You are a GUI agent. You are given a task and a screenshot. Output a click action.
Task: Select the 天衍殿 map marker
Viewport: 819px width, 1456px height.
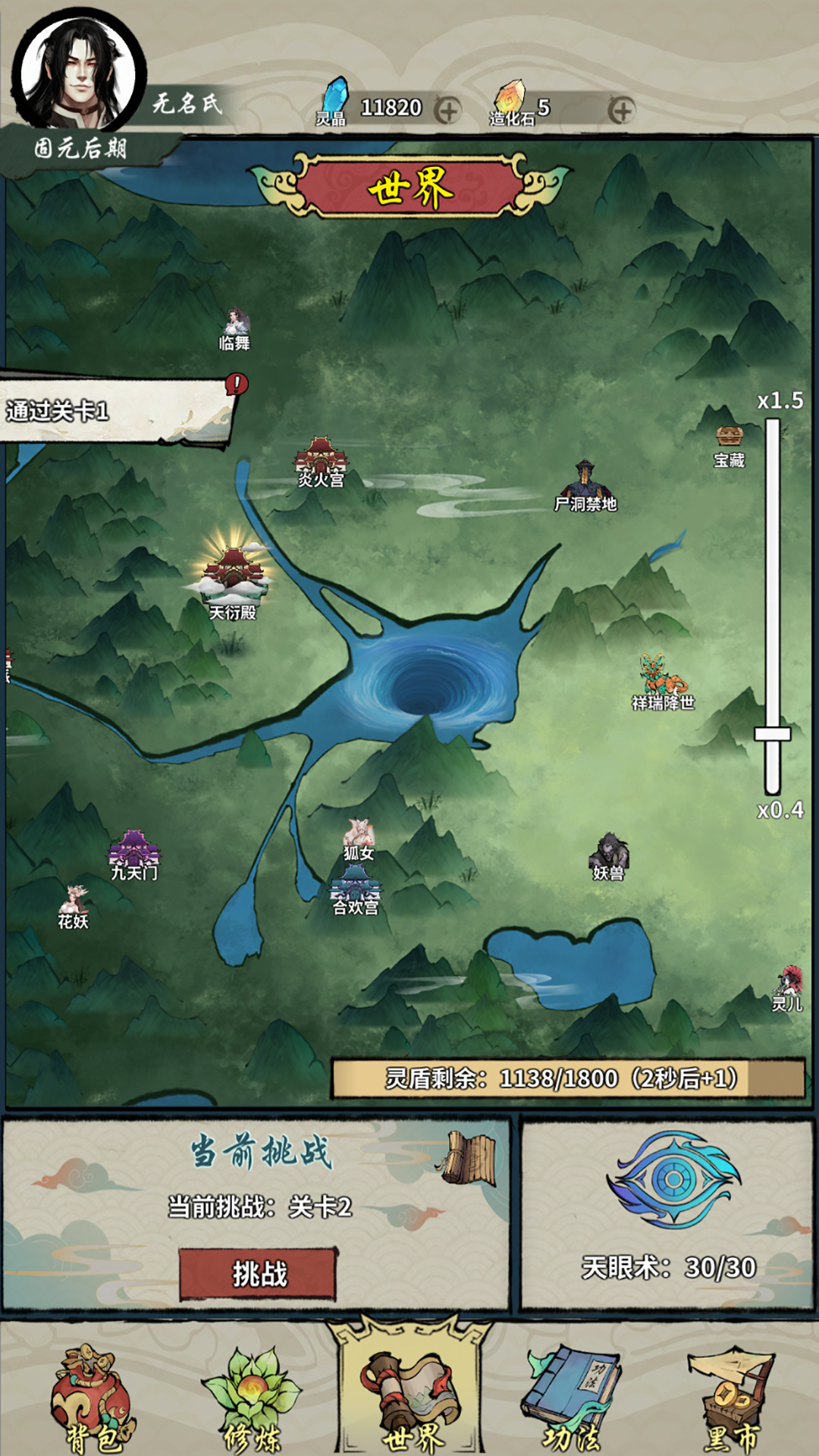pos(233,576)
